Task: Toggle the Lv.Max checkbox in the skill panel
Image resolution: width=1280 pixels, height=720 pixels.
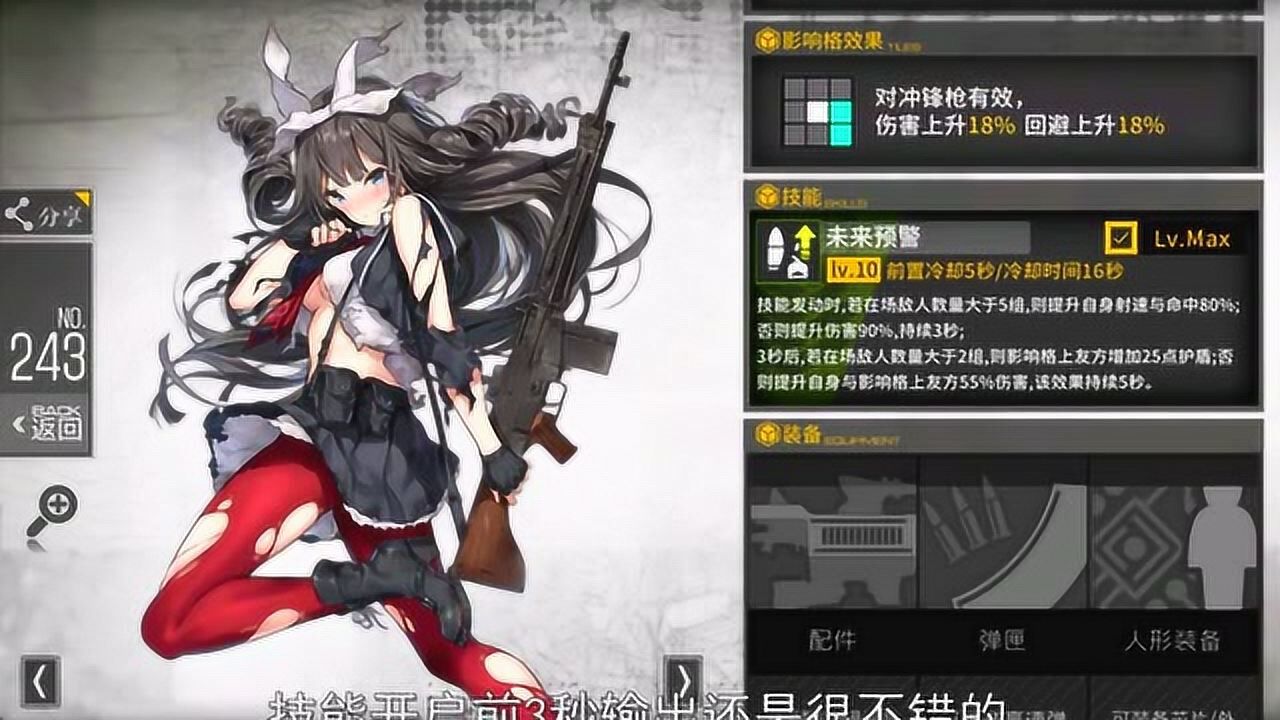Action: tap(1120, 235)
